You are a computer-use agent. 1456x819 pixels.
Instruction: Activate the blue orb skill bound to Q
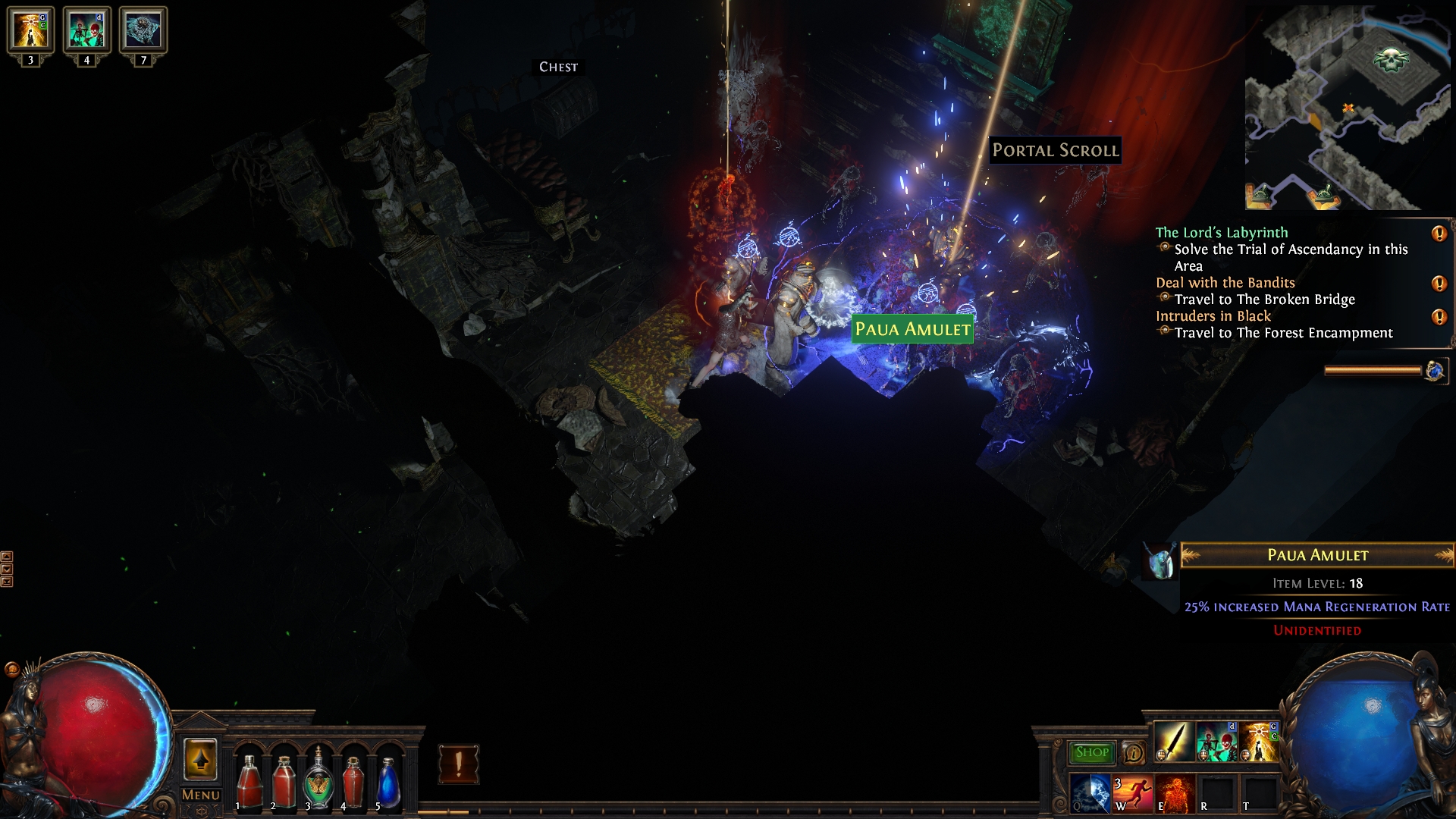(1090, 793)
